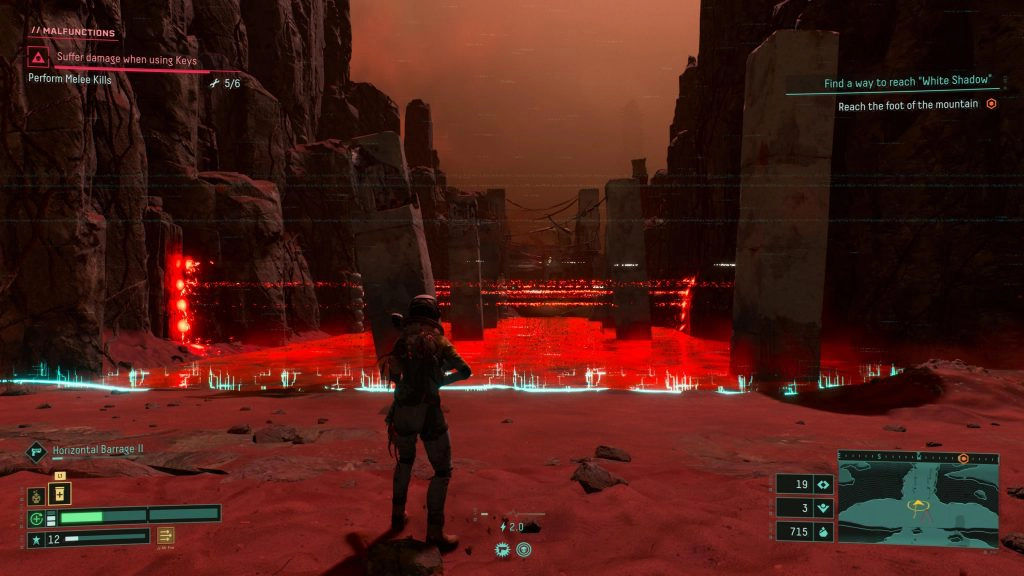The width and height of the screenshot is (1024, 576).
Task: Select the Horizontal Barrage II weapon icon
Action: click(x=36, y=451)
